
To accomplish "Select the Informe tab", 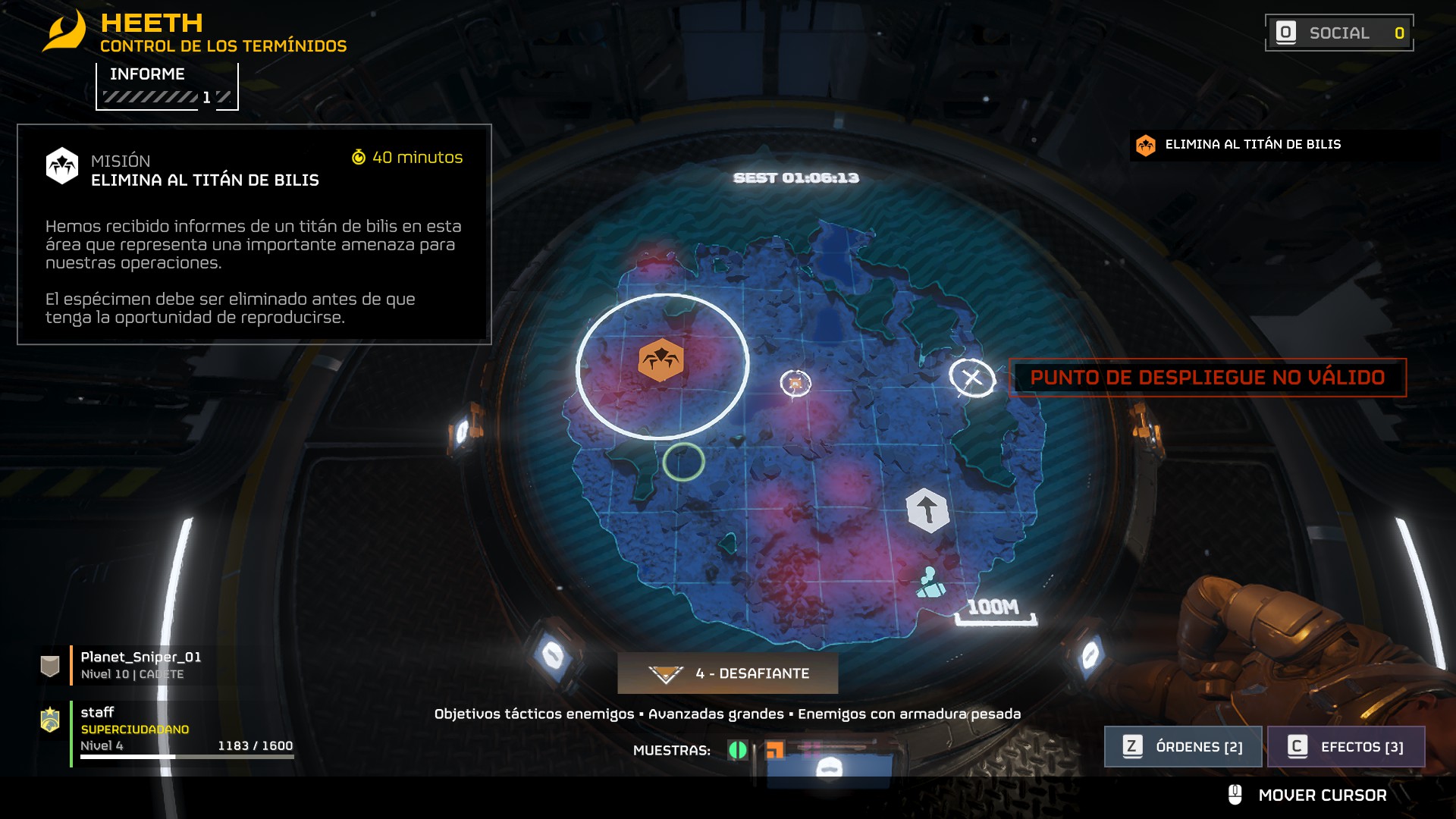I will click(167, 86).
